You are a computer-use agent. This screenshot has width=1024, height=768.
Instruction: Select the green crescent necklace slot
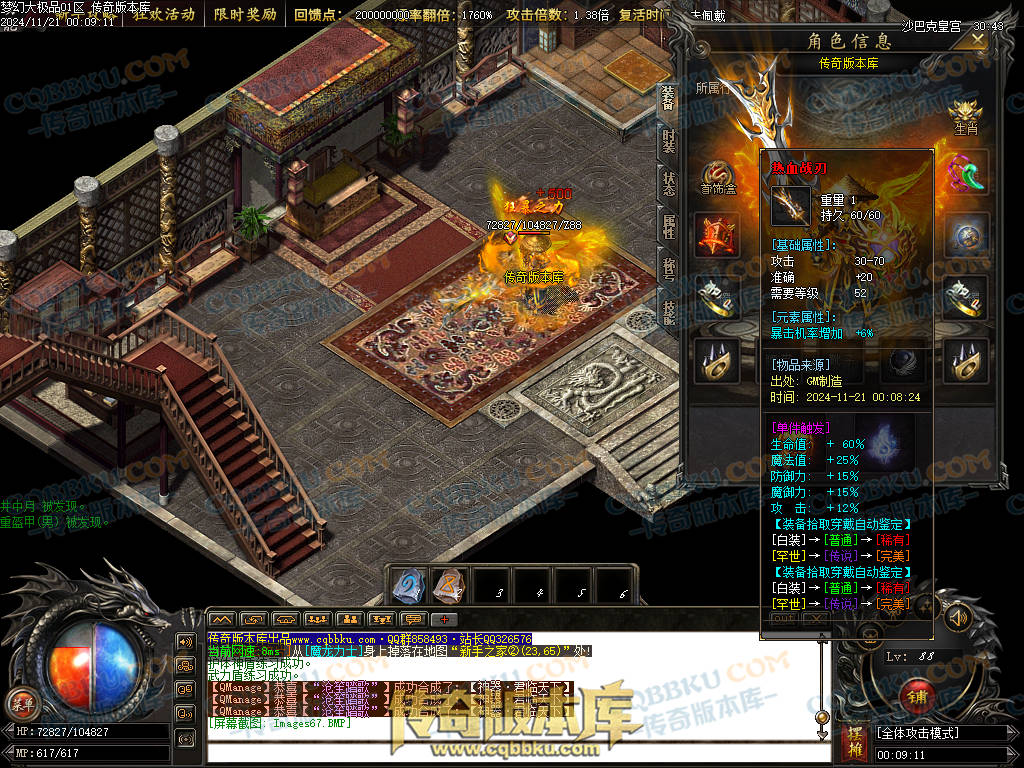[965, 173]
